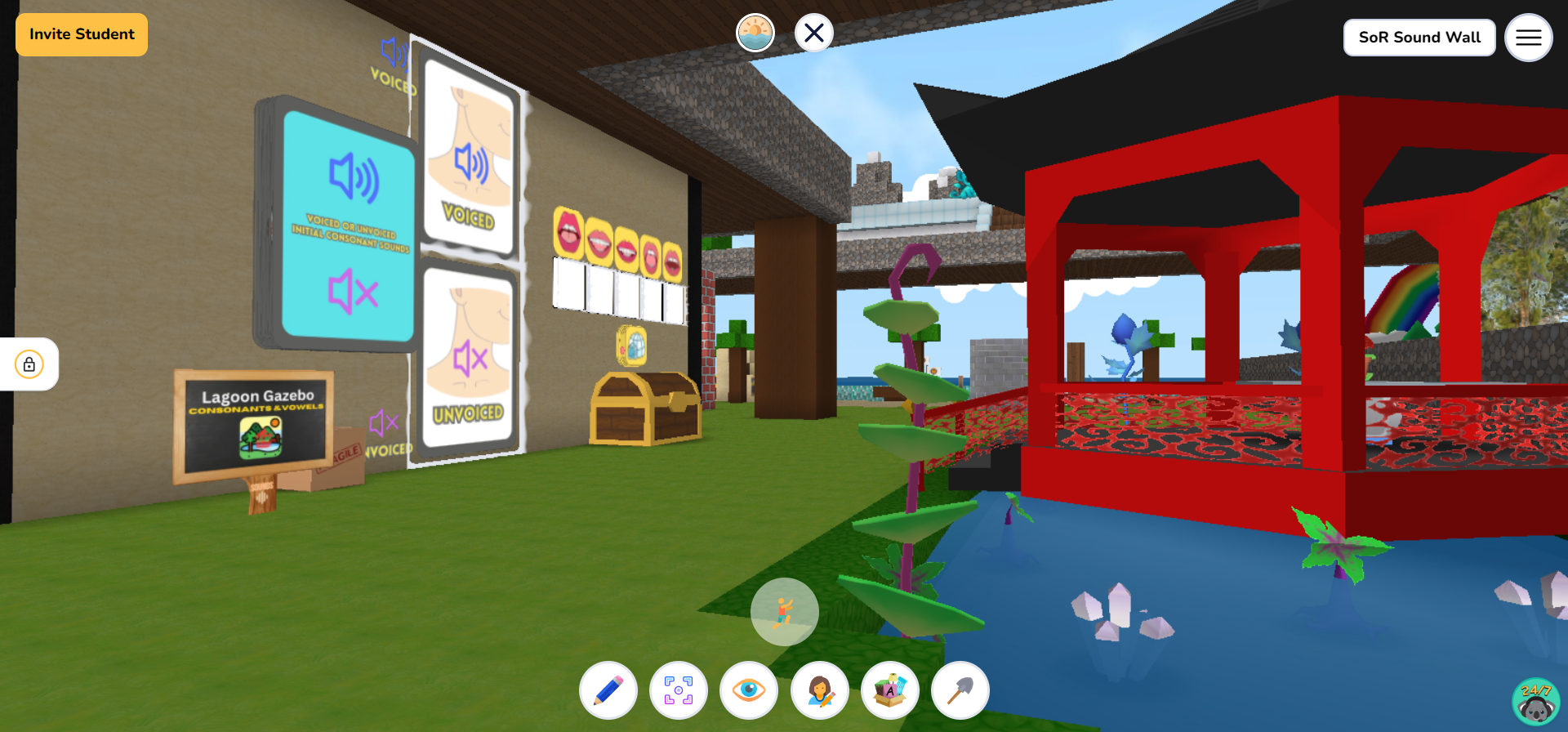This screenshot has height=732, width=1568.
Task: Click the jumping character spawn circle
Action: point(784,611)
